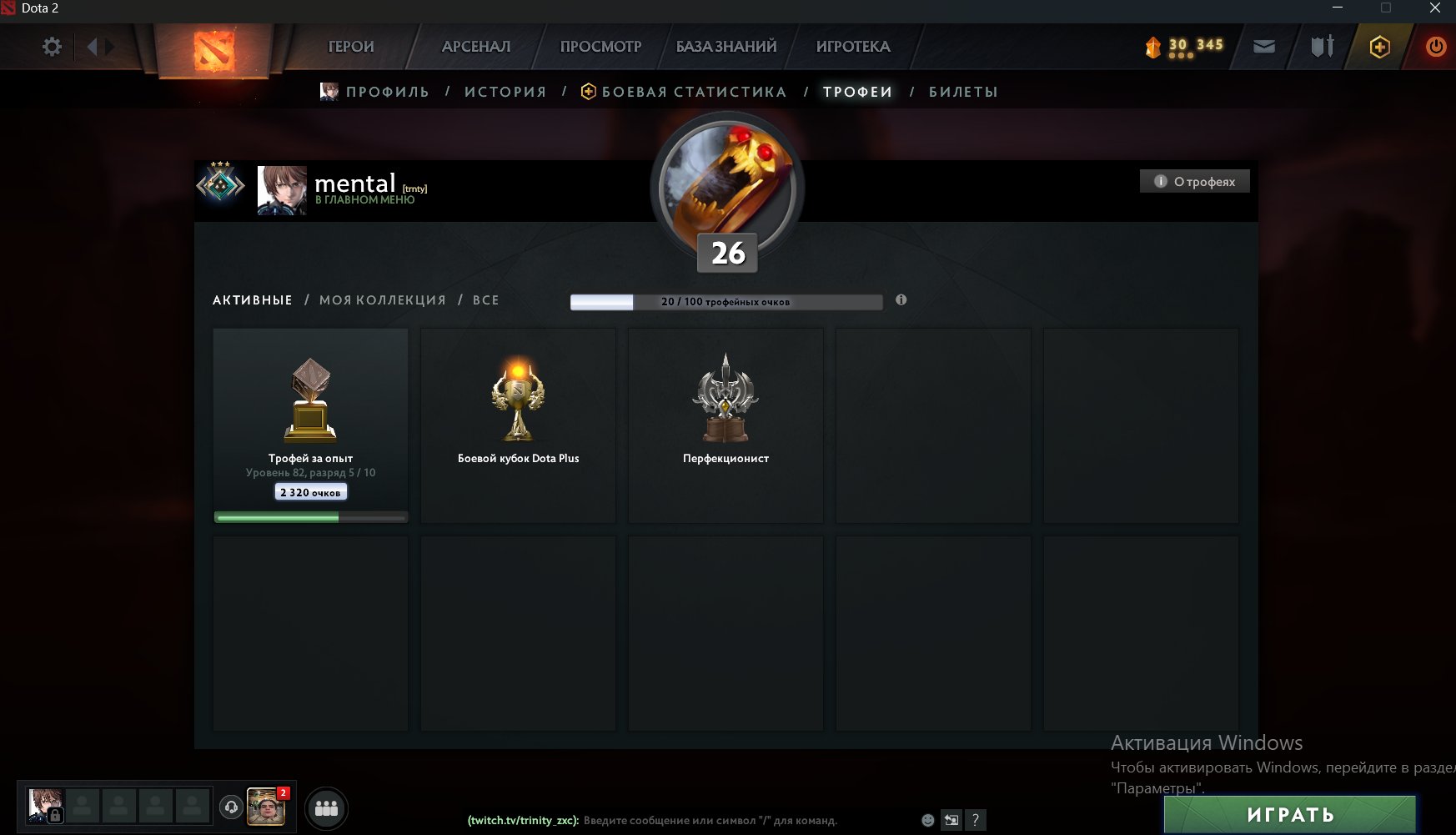Open the Dota Plus hexagon icon
The image size is (1456, 835).
1378,47
